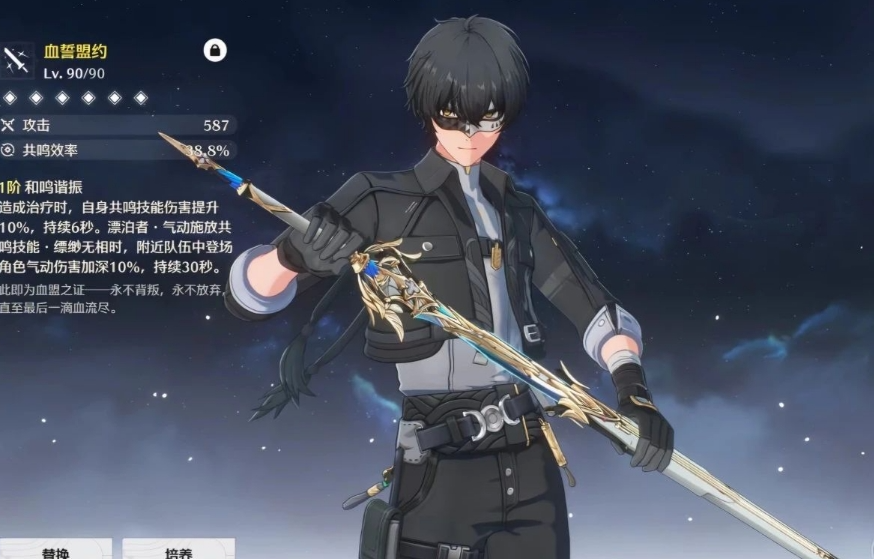The height and width of the screenshot is (559, 874).
Task: Open the 培养 (Upgrade) weapon button
Action: [x=179, y=549]
